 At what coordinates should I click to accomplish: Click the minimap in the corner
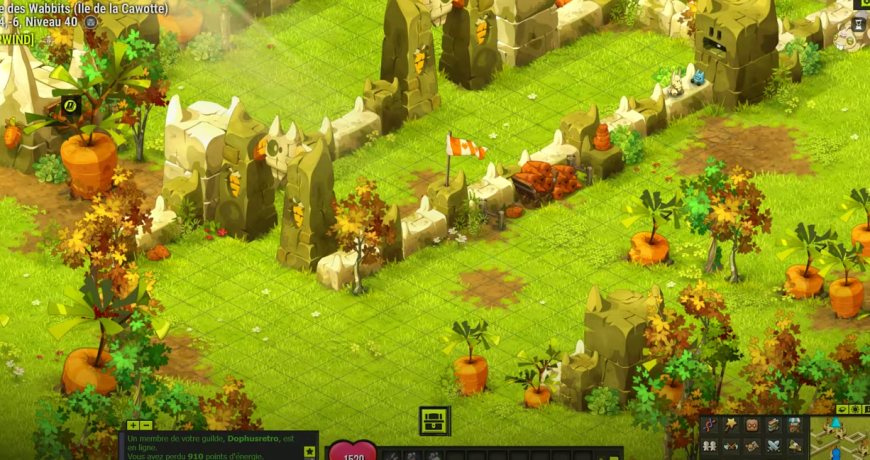pyautogui.click(x=840, y=440)
